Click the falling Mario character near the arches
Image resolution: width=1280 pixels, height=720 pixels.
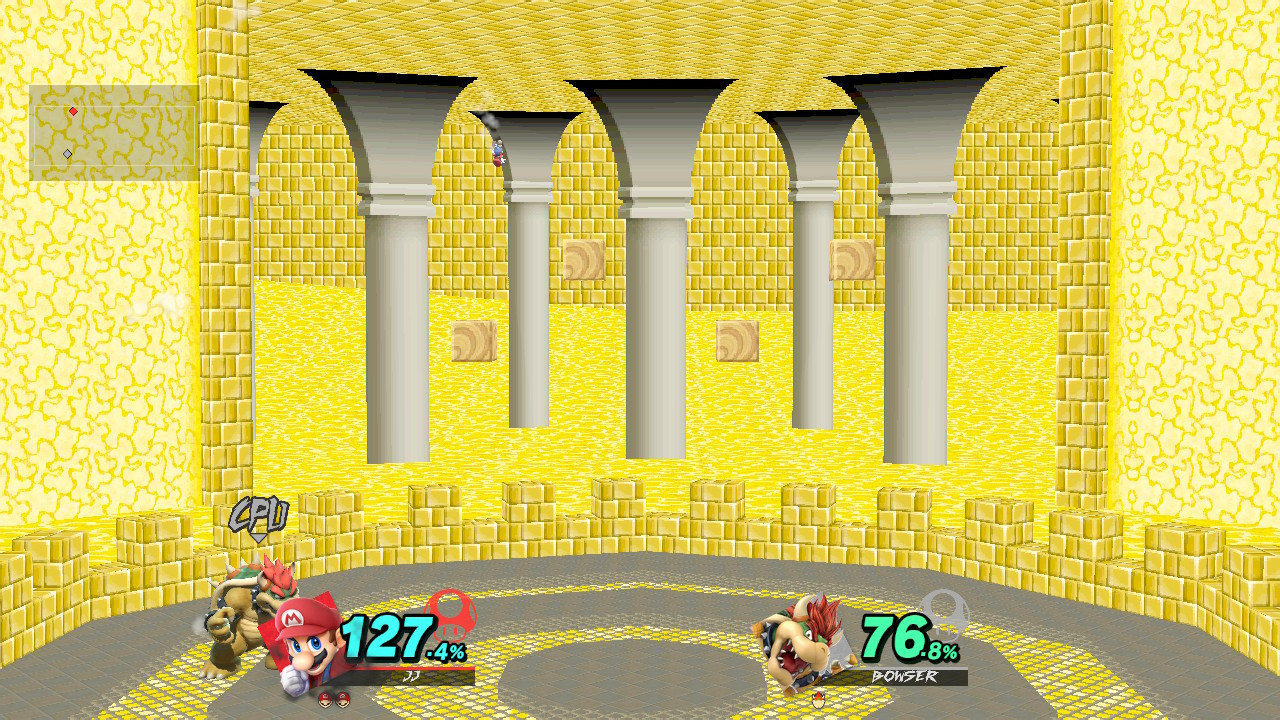(x=497, y=152)
